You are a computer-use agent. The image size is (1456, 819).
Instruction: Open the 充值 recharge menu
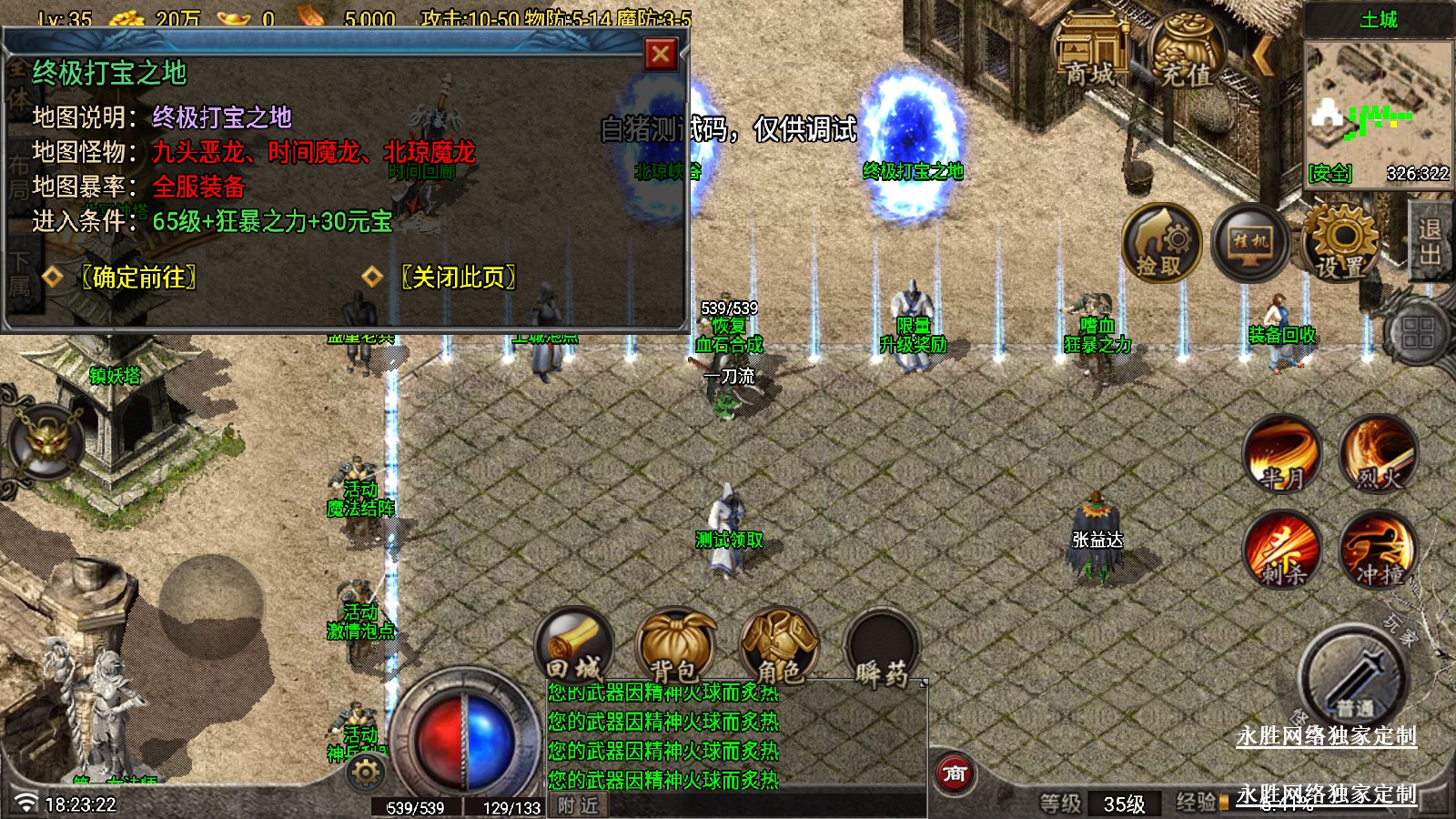[x=1187, y=53]
